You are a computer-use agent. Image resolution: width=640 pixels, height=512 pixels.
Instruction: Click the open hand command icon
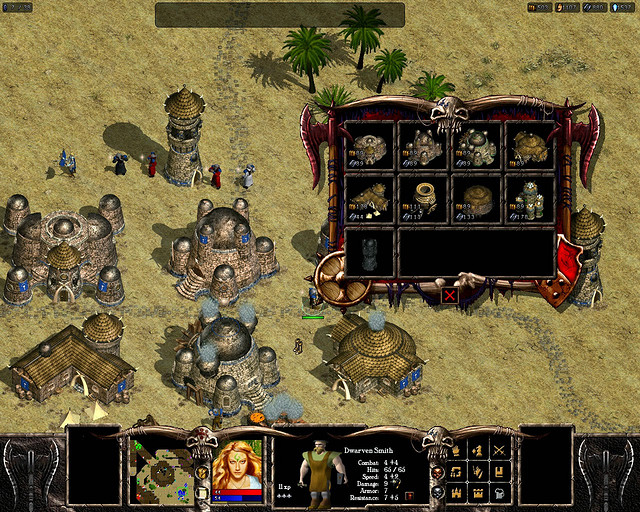pyautogui.click(x=478, y=471)
